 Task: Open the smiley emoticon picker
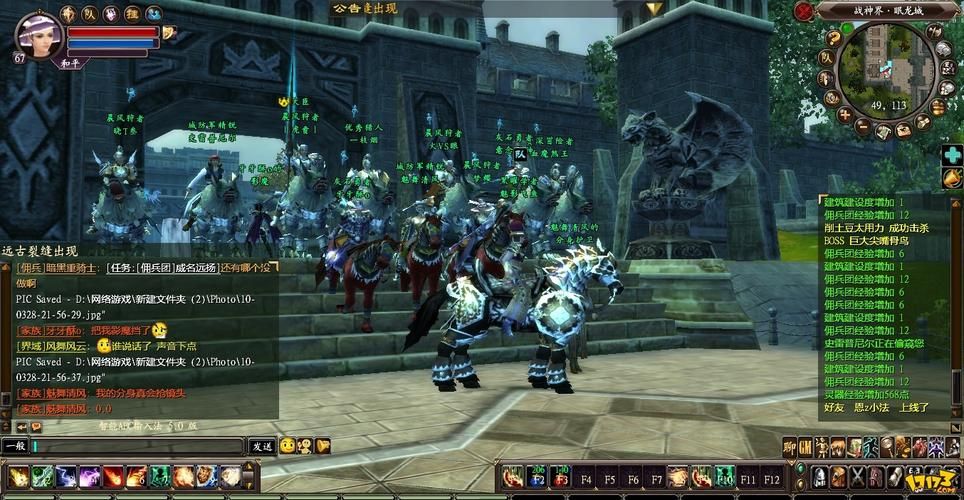287,446
